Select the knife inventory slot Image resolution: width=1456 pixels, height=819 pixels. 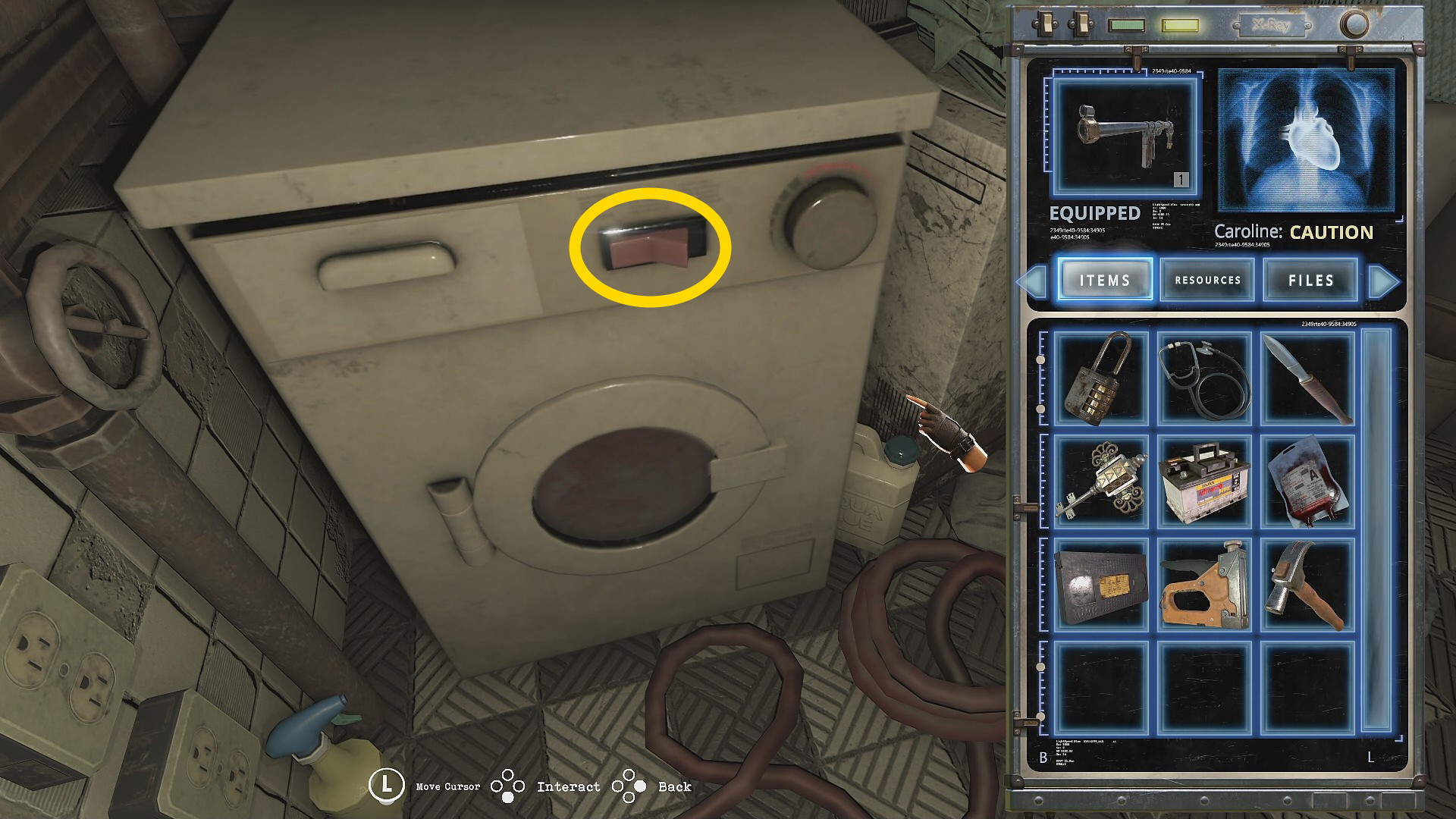click(x=1307, y=378)
